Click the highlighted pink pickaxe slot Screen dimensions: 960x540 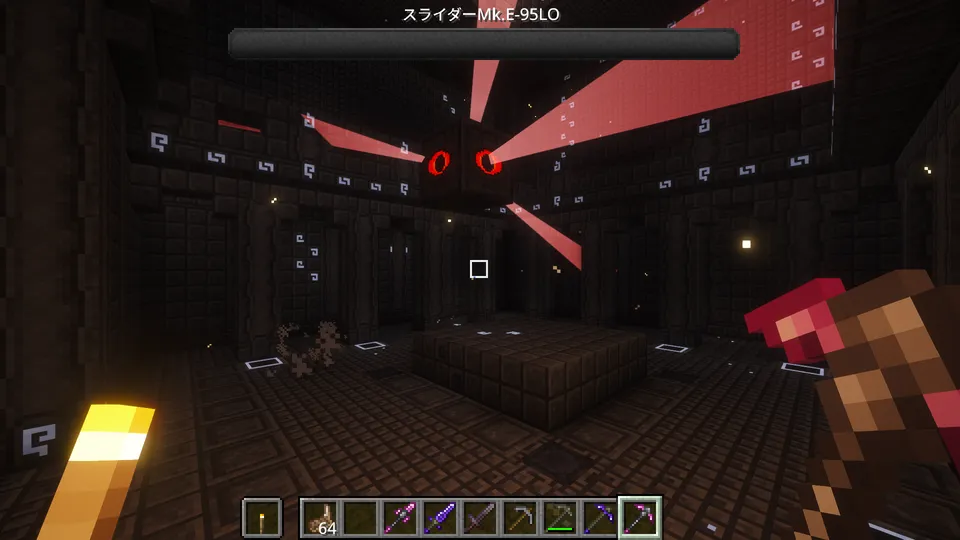[640, 518]
